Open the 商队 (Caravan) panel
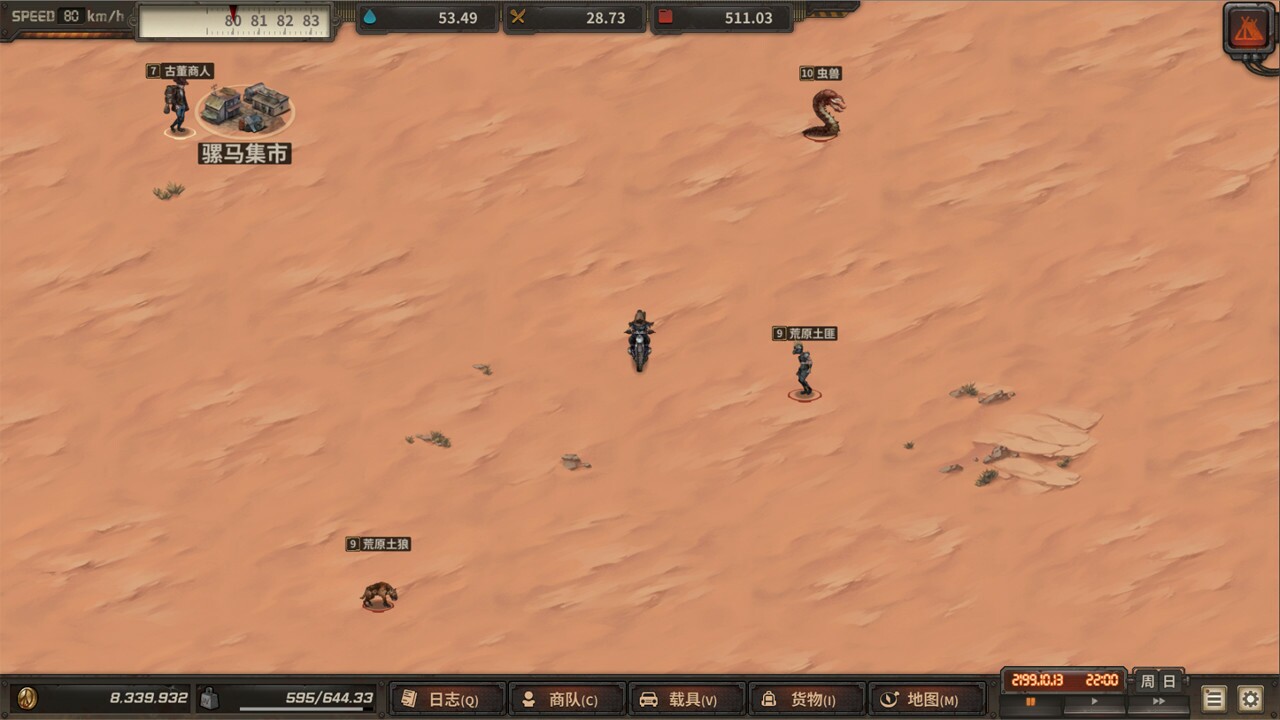Screen dimensions: 1280x720 566,699
